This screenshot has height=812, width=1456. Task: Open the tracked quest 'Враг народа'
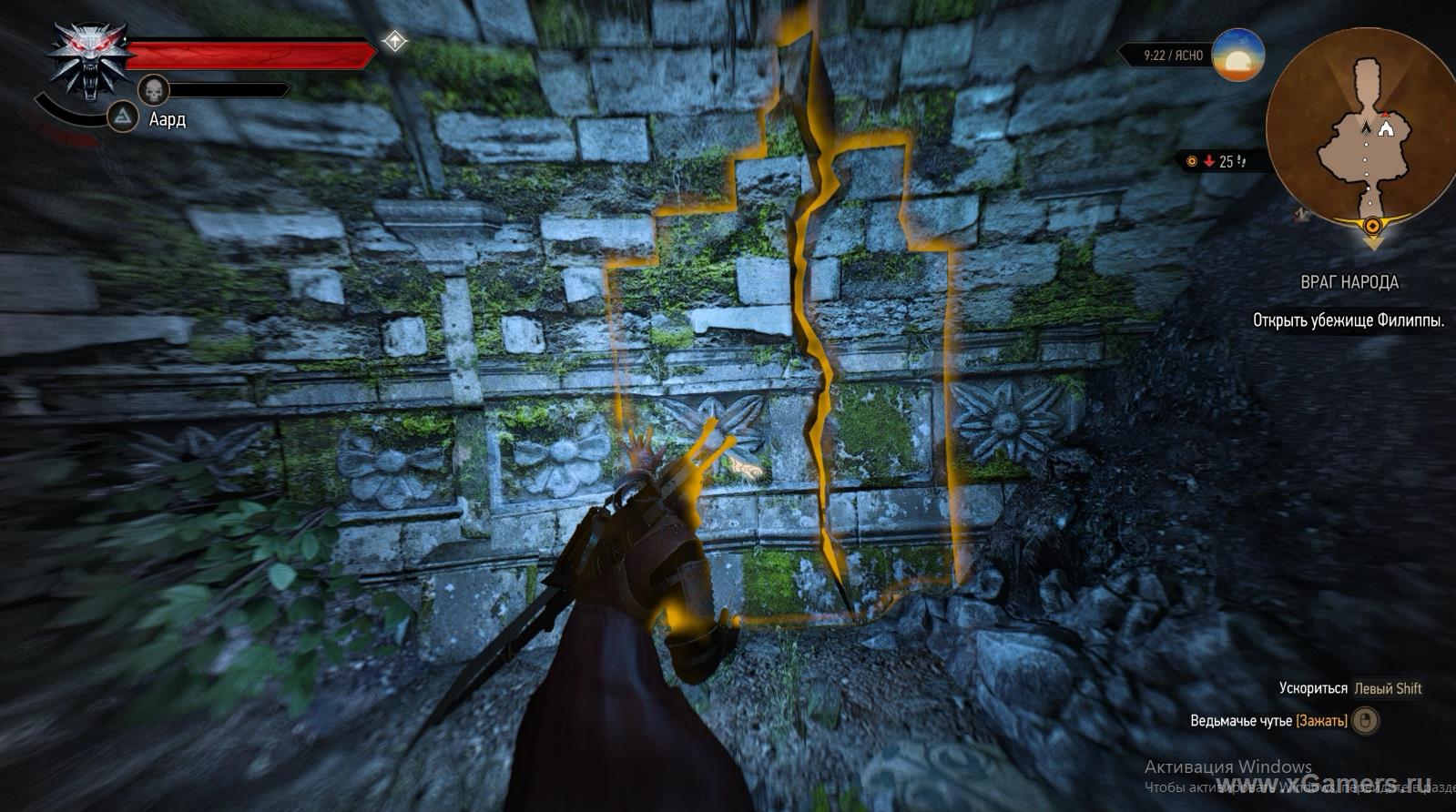point(1349,282)
